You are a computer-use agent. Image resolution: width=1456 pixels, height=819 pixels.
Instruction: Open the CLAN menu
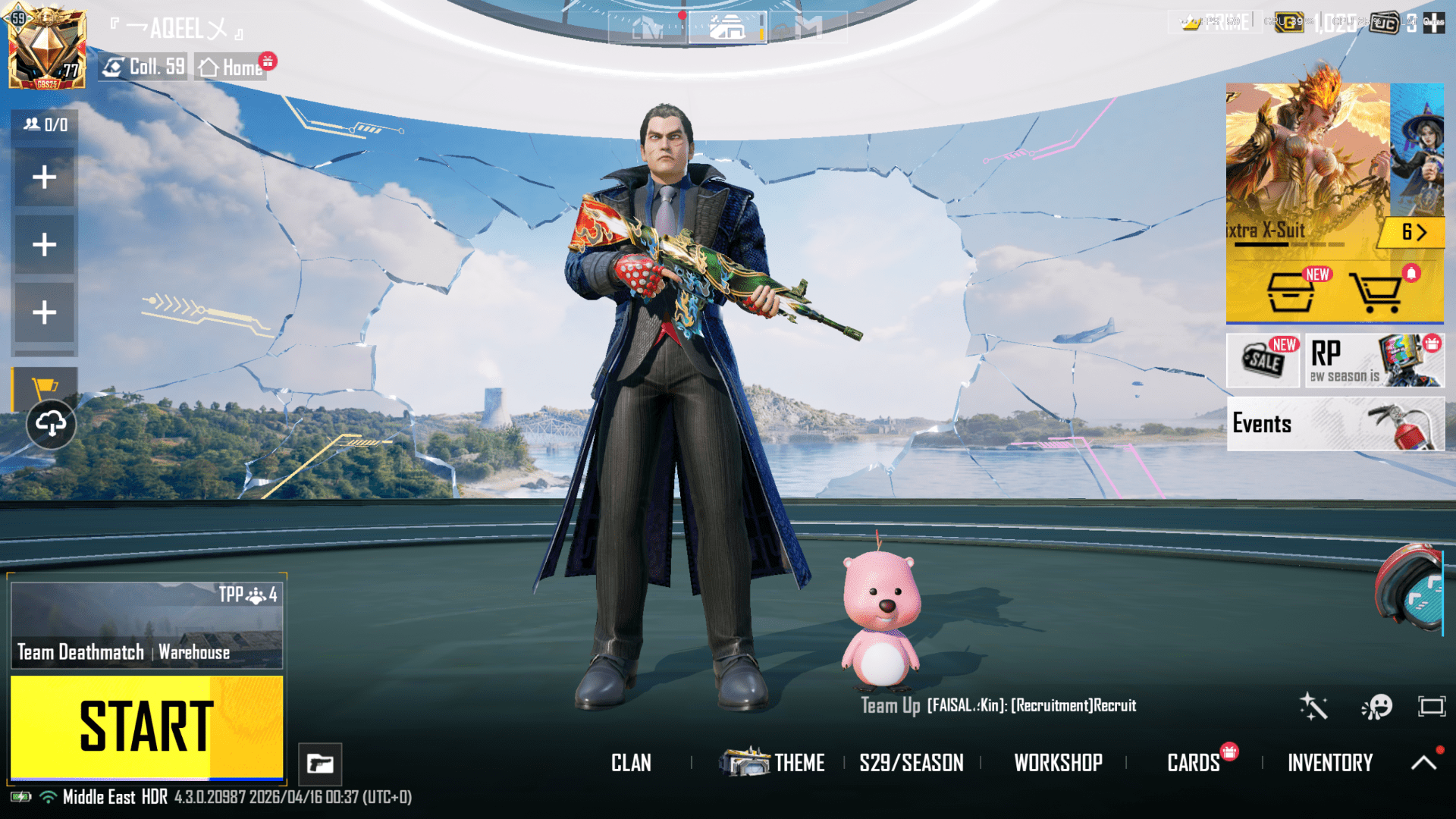tap(631, 763)
